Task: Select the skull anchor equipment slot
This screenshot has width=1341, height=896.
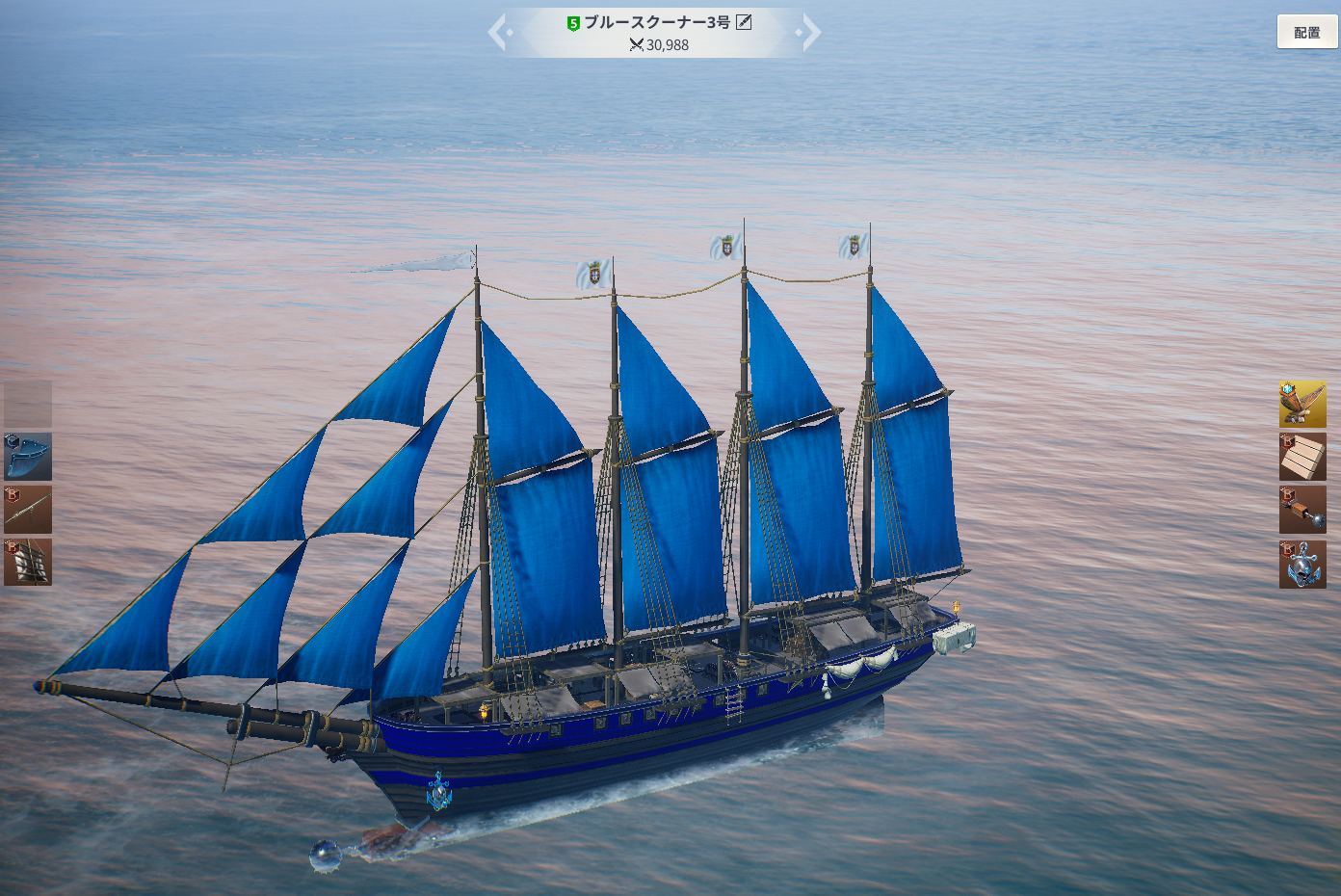Action: tap(1302, 564)
